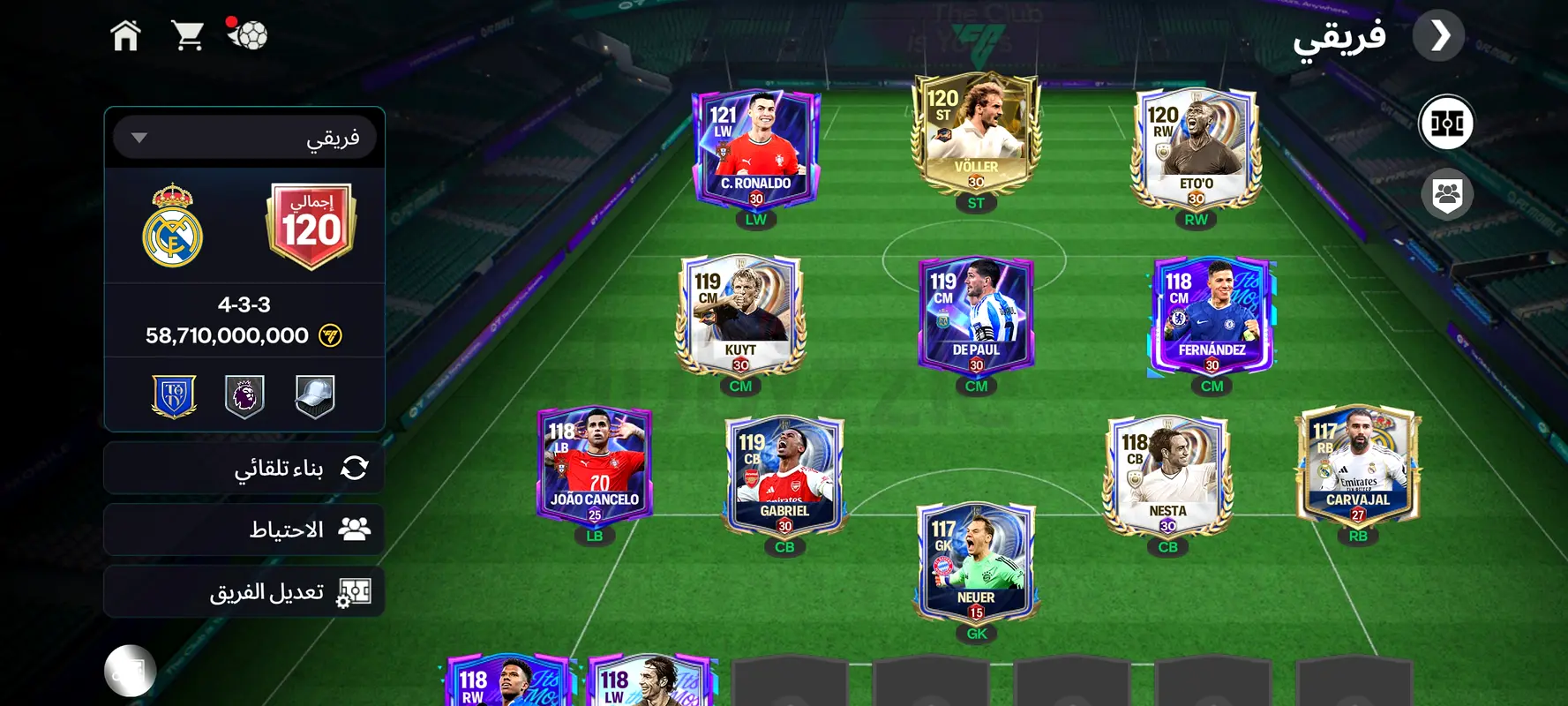The width and height of the screenshot is (1568, 706).
Task: Open the group-of-people icon on the right
Action: click(x=1447, y=193)
